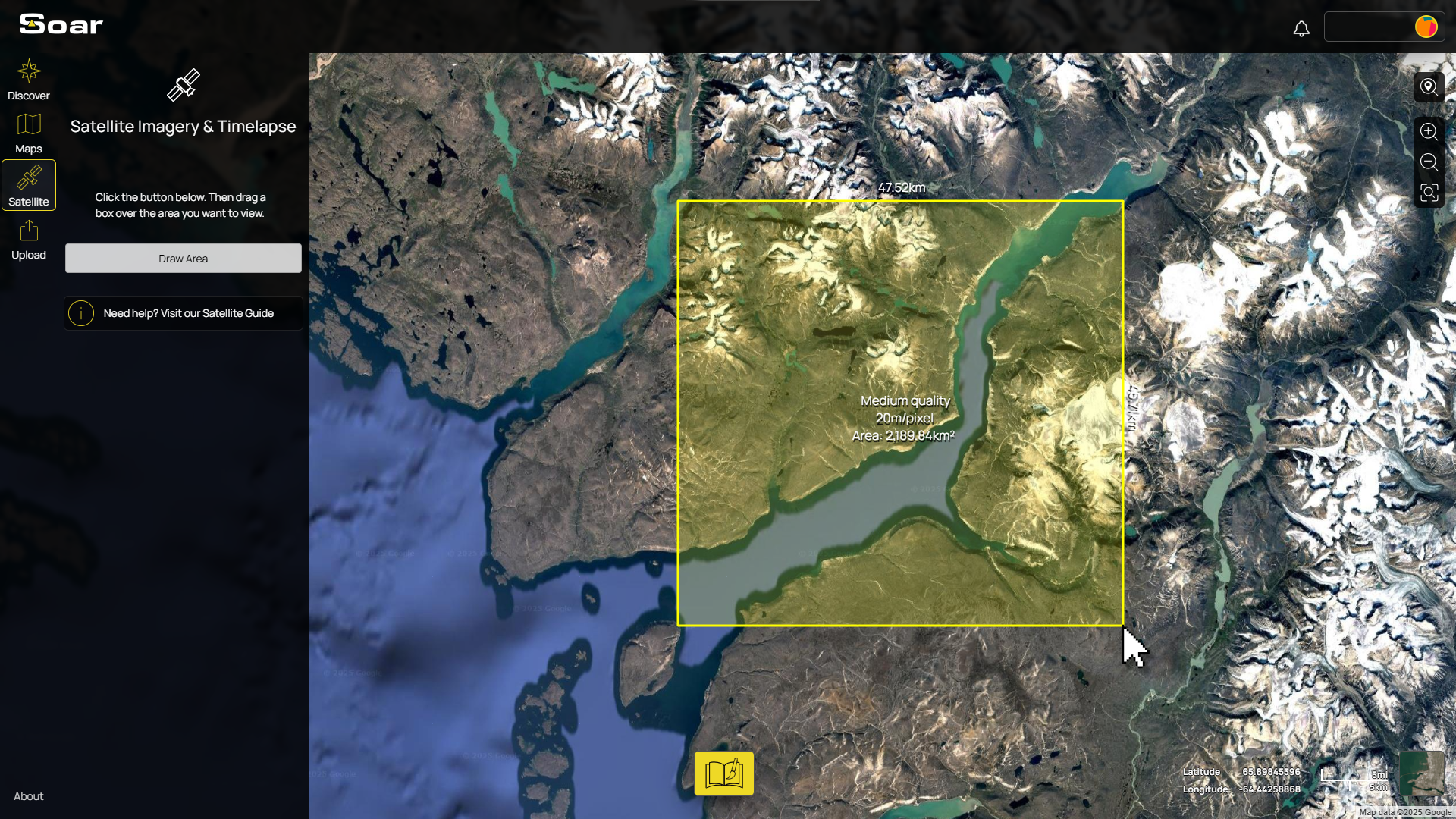Click the yellow map guide icon
Screen dimensions: 1456x819
(723, 773)
